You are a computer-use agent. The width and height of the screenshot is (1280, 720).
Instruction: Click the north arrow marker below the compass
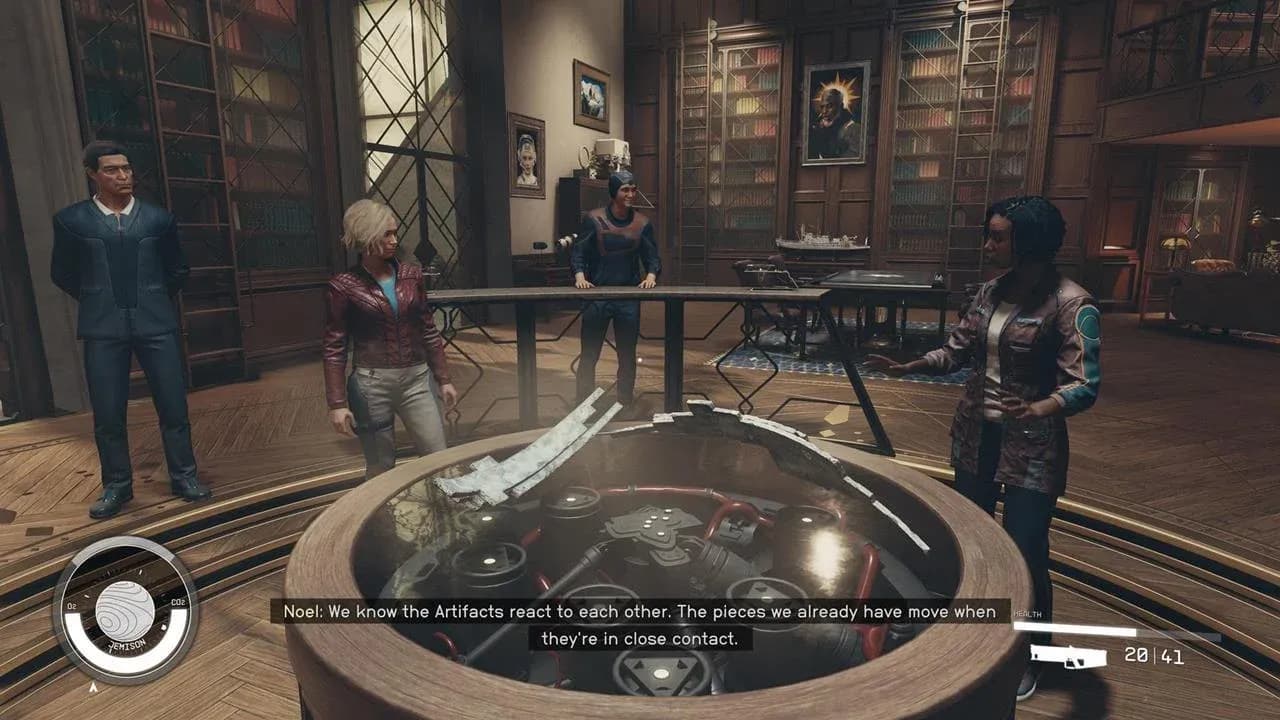[93, 686]
